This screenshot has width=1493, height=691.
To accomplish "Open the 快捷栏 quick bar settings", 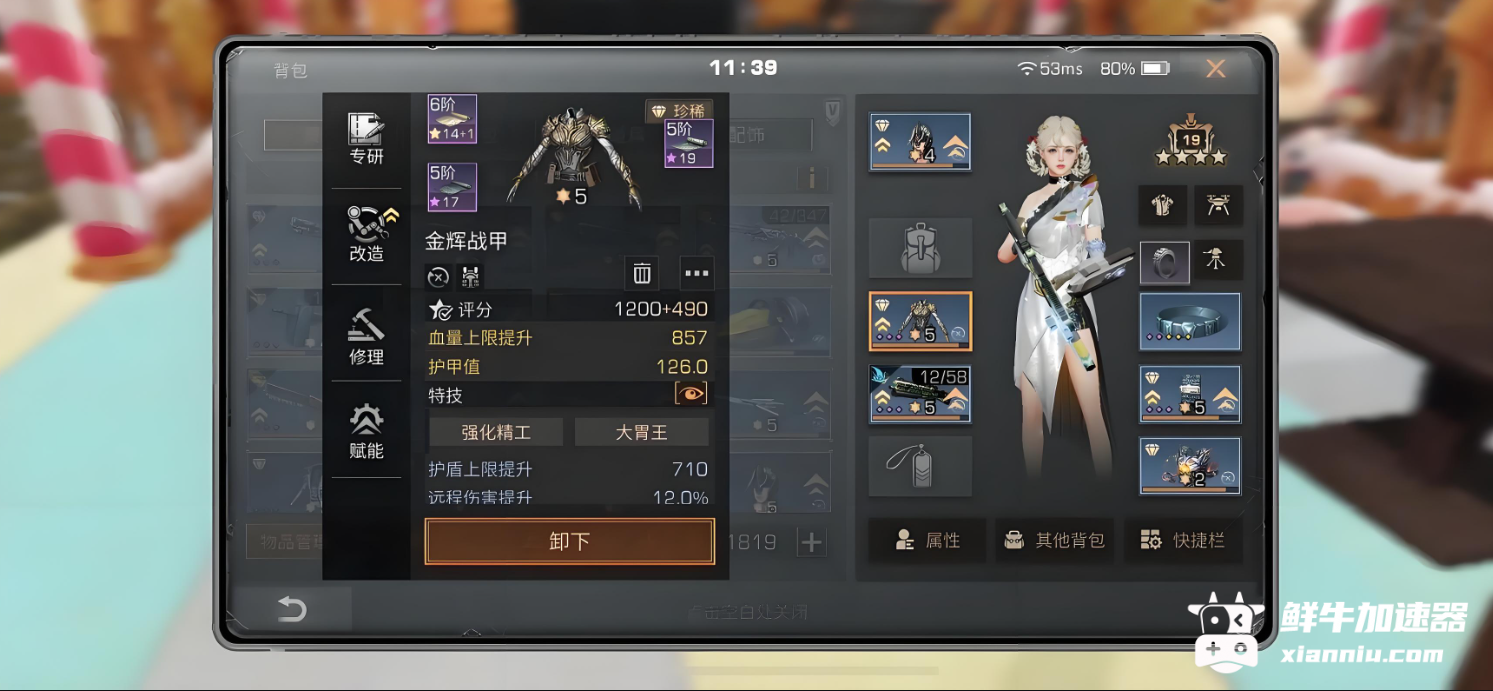I will pos(1183,540).
